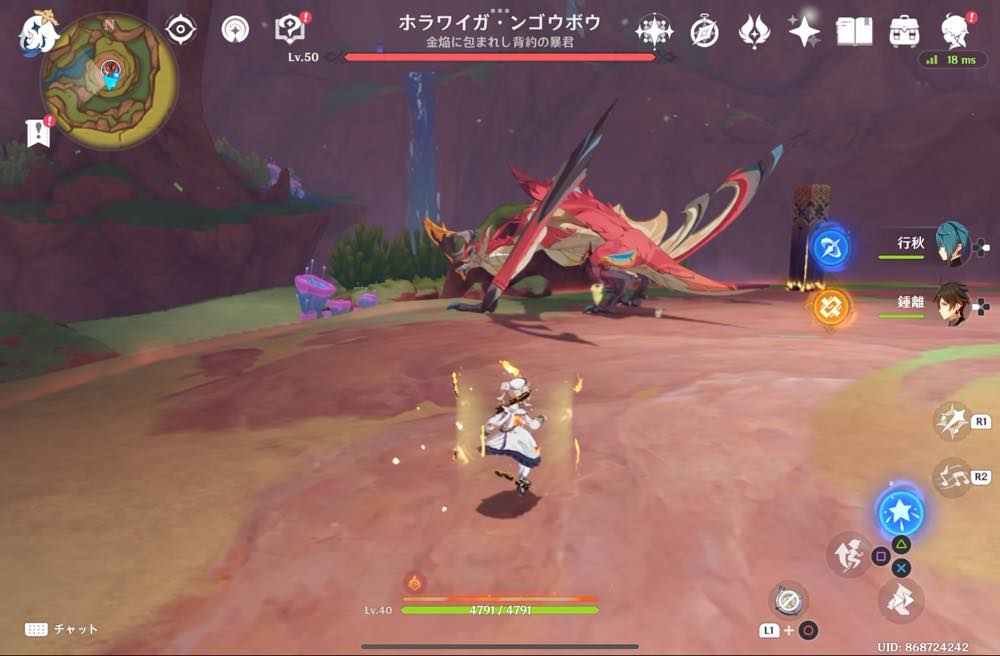Tap the sprint running-figure button
This screenshot has width=1000, height=656.
pyautogui.click(x=848, y=555)
